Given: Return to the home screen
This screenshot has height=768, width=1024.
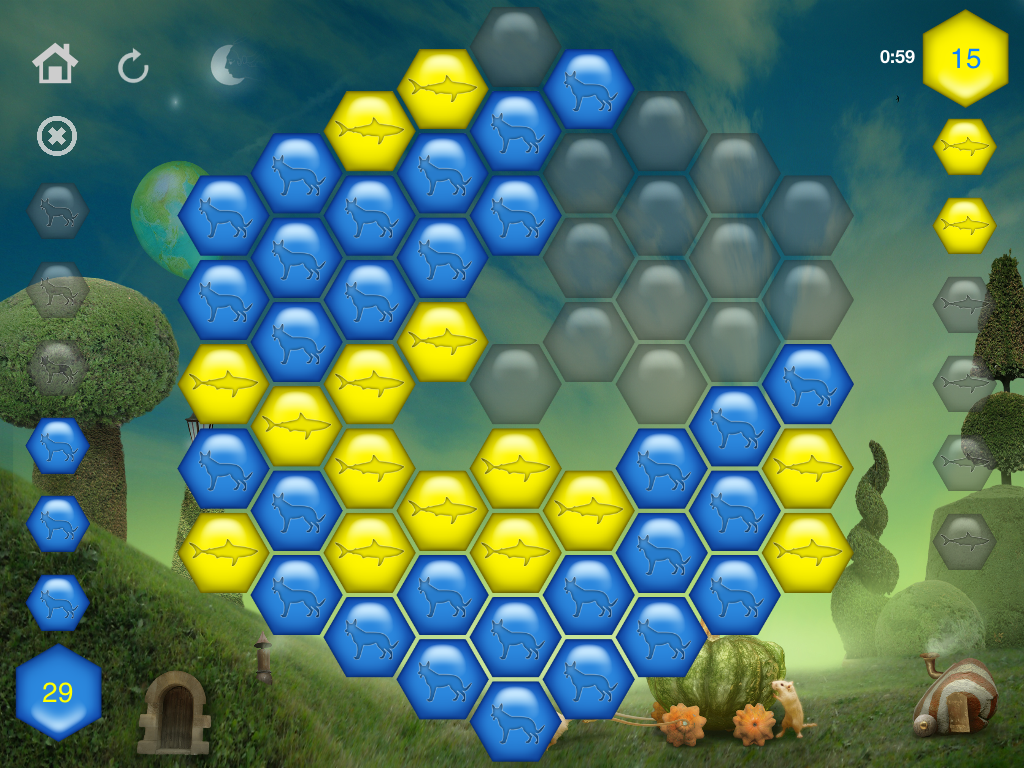Looking at the screenshot, I should [55, 65].
